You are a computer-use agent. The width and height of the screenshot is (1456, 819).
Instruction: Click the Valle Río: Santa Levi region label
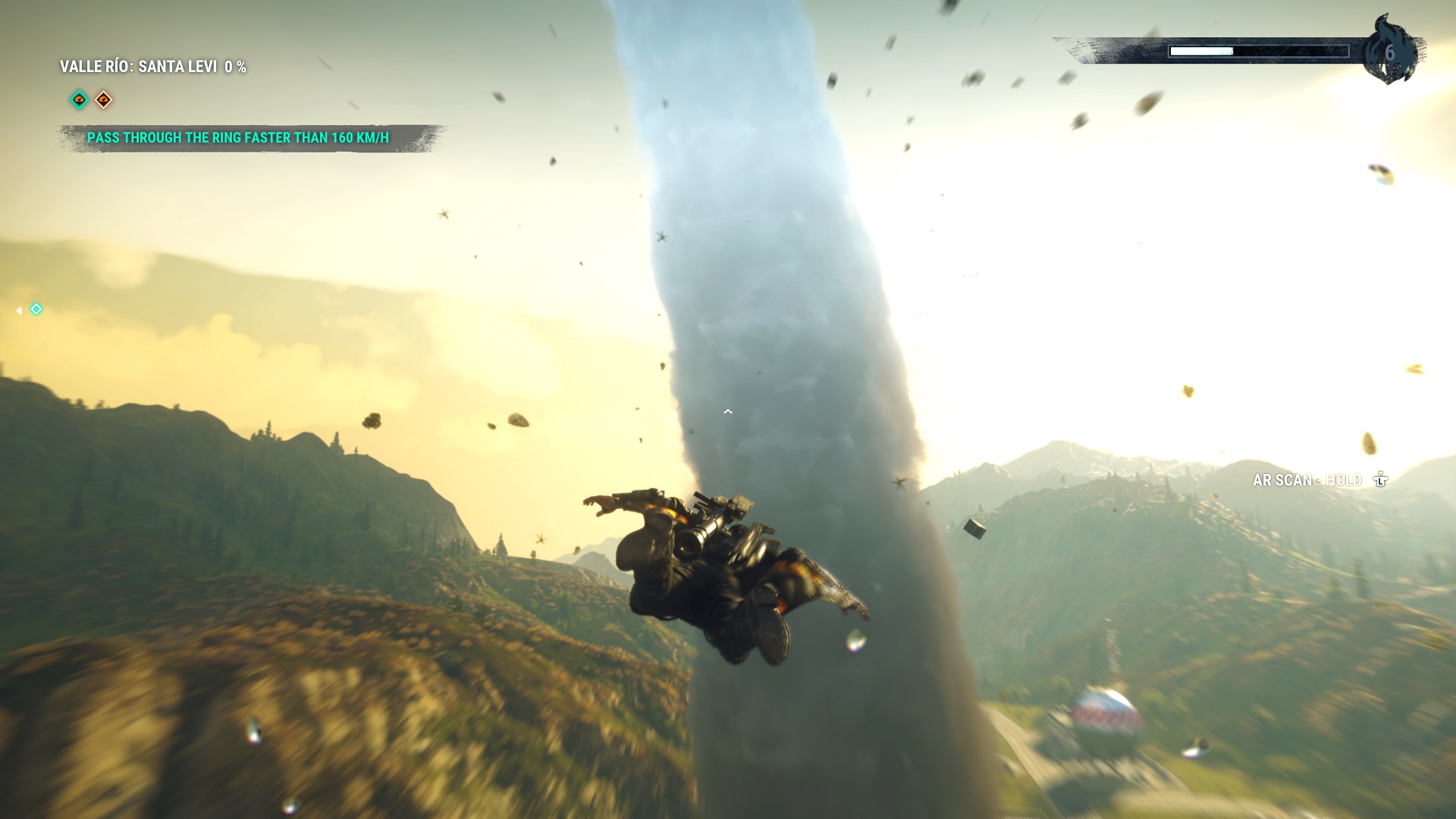tap(152, 67)
